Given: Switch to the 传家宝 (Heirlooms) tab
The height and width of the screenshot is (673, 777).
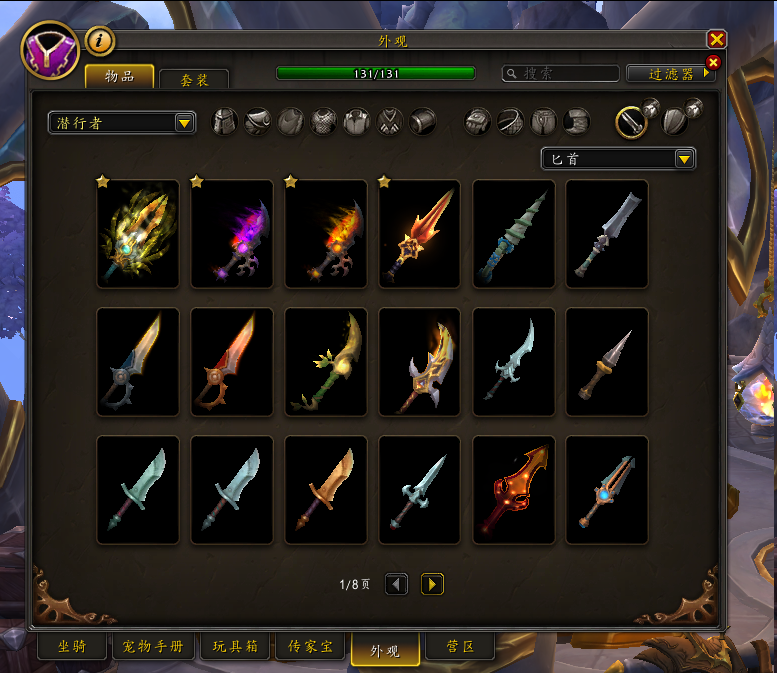Looking at the screenshot, I should [310, 647].
